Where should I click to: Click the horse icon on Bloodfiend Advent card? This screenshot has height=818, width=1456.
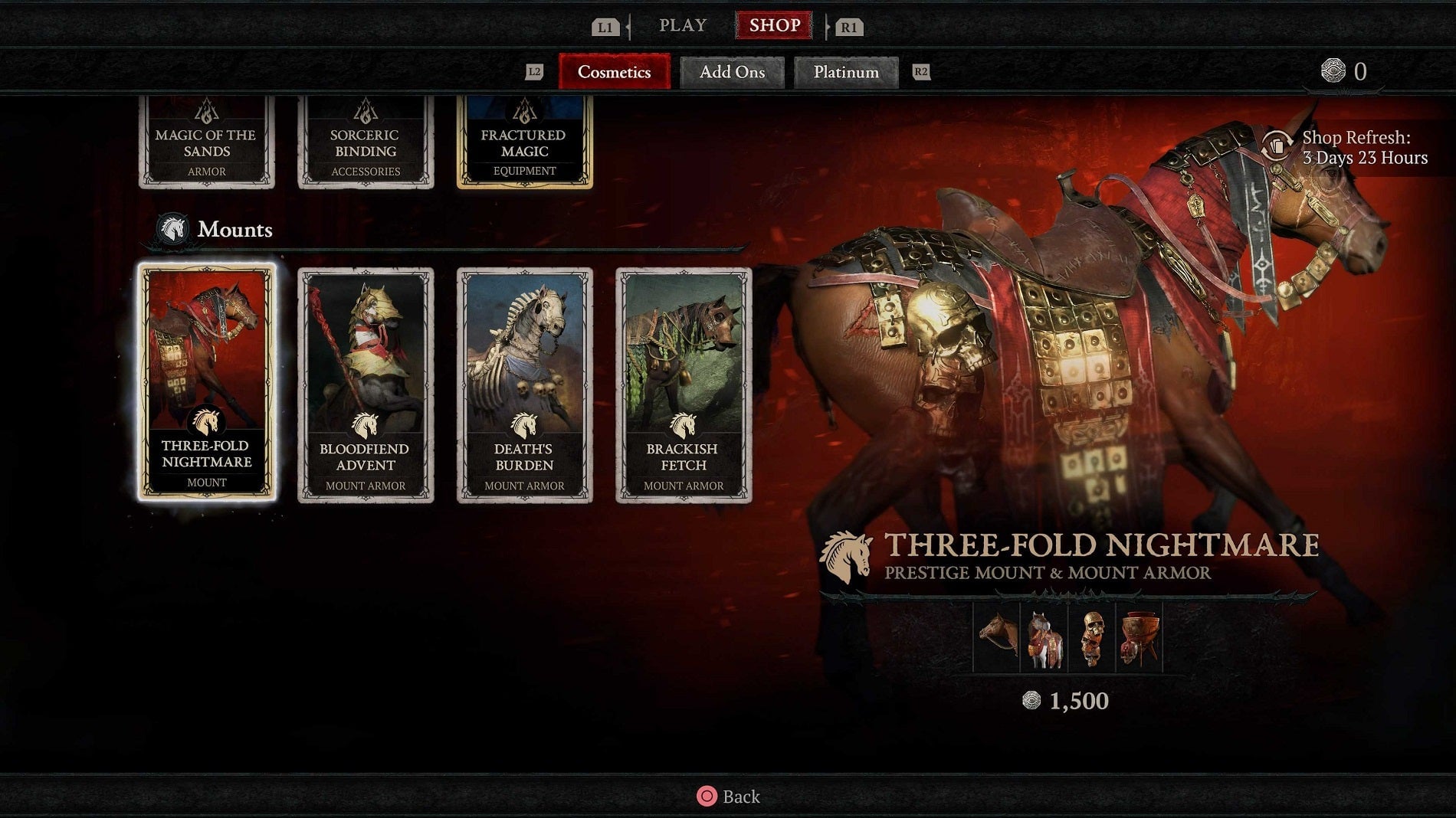click(366, 424)
